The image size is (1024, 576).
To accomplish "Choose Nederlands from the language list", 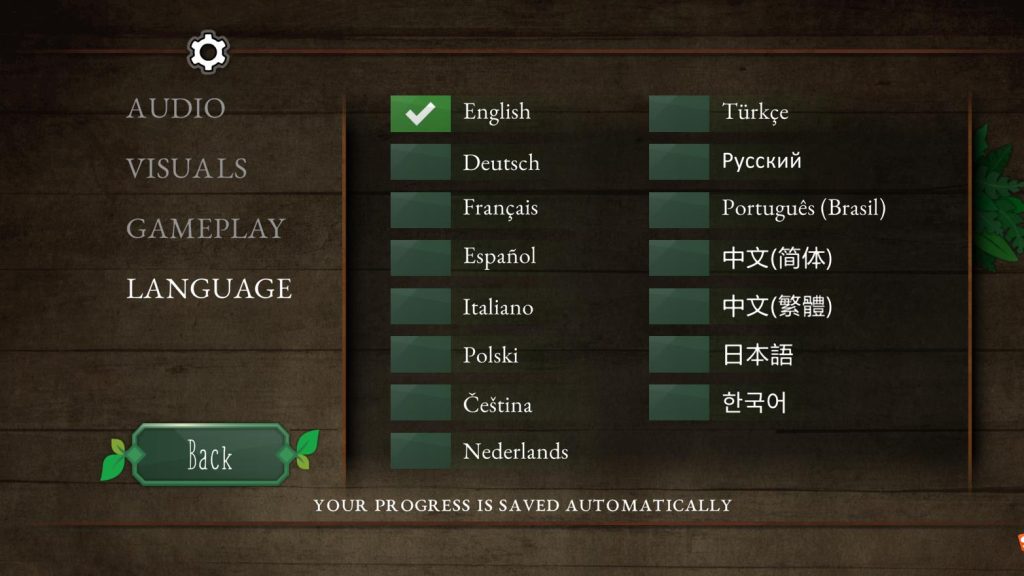I will point(420,452).
